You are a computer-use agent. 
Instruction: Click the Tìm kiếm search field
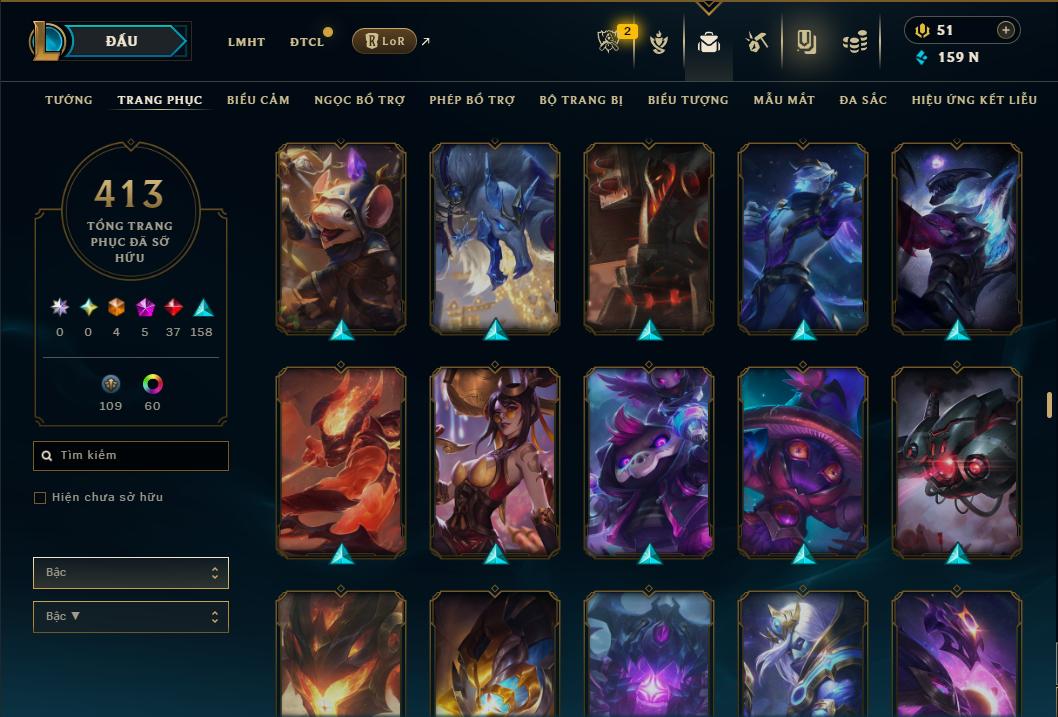131,456
